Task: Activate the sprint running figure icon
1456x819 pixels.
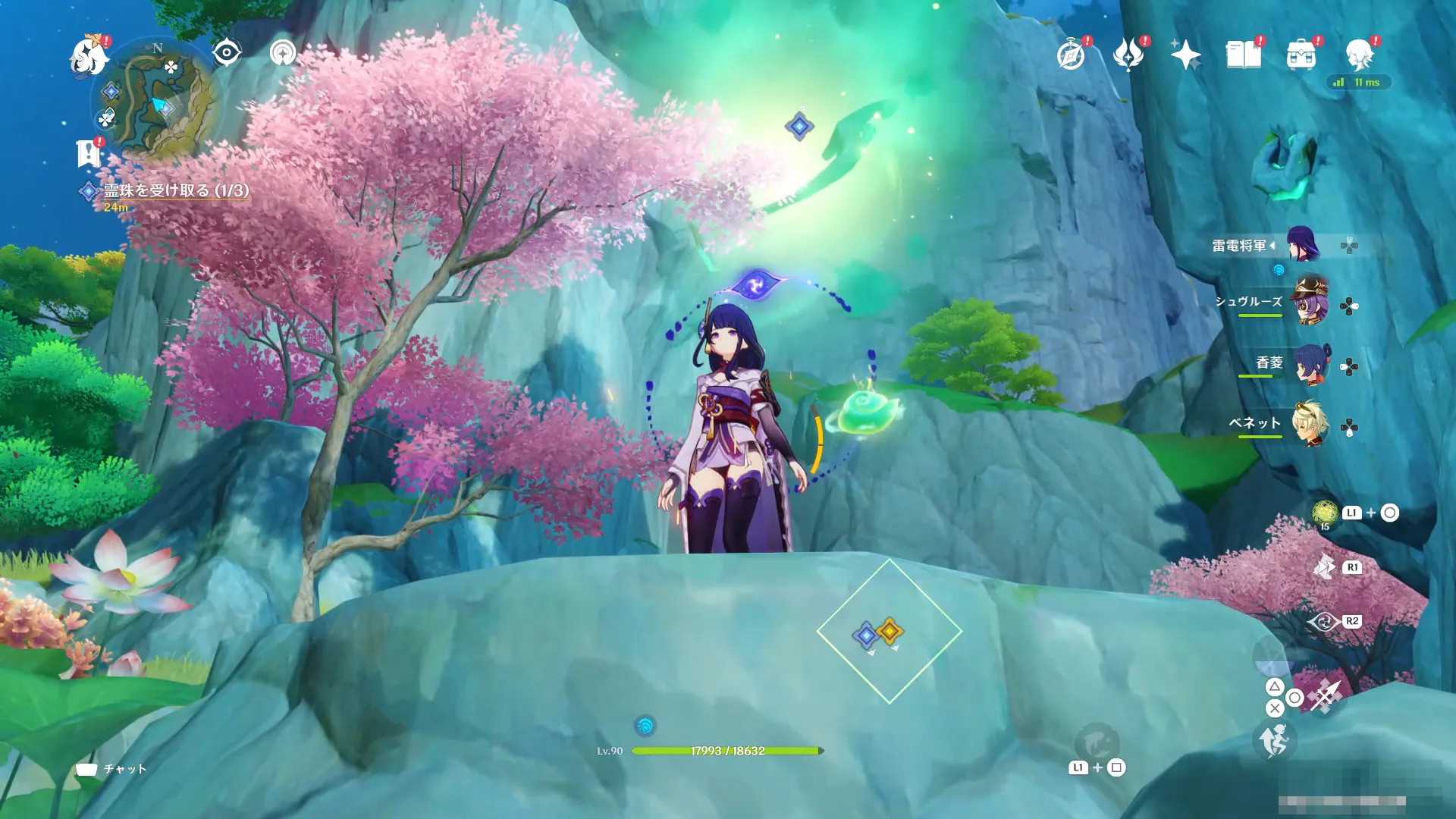Action: coord(1274,740)
